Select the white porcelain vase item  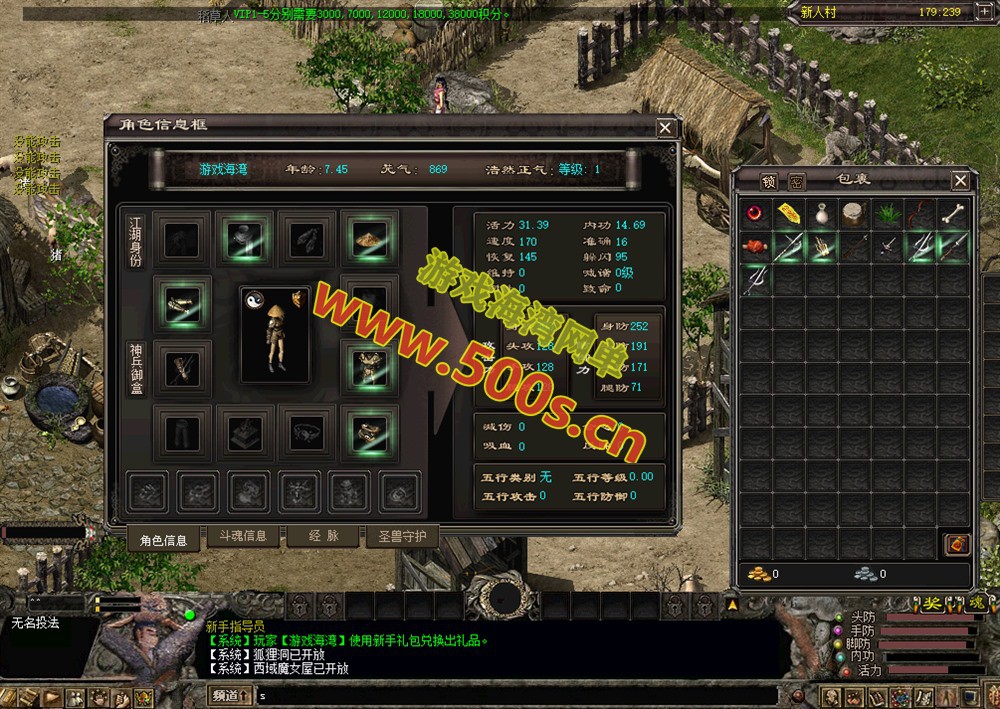point(822,214)
